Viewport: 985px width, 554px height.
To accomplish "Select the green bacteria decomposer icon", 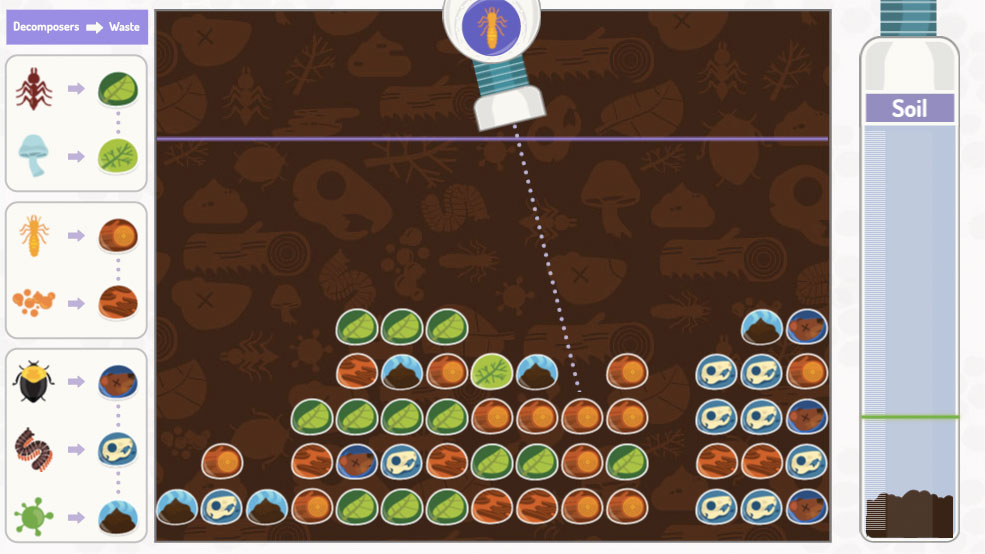I will pos(34,517).
